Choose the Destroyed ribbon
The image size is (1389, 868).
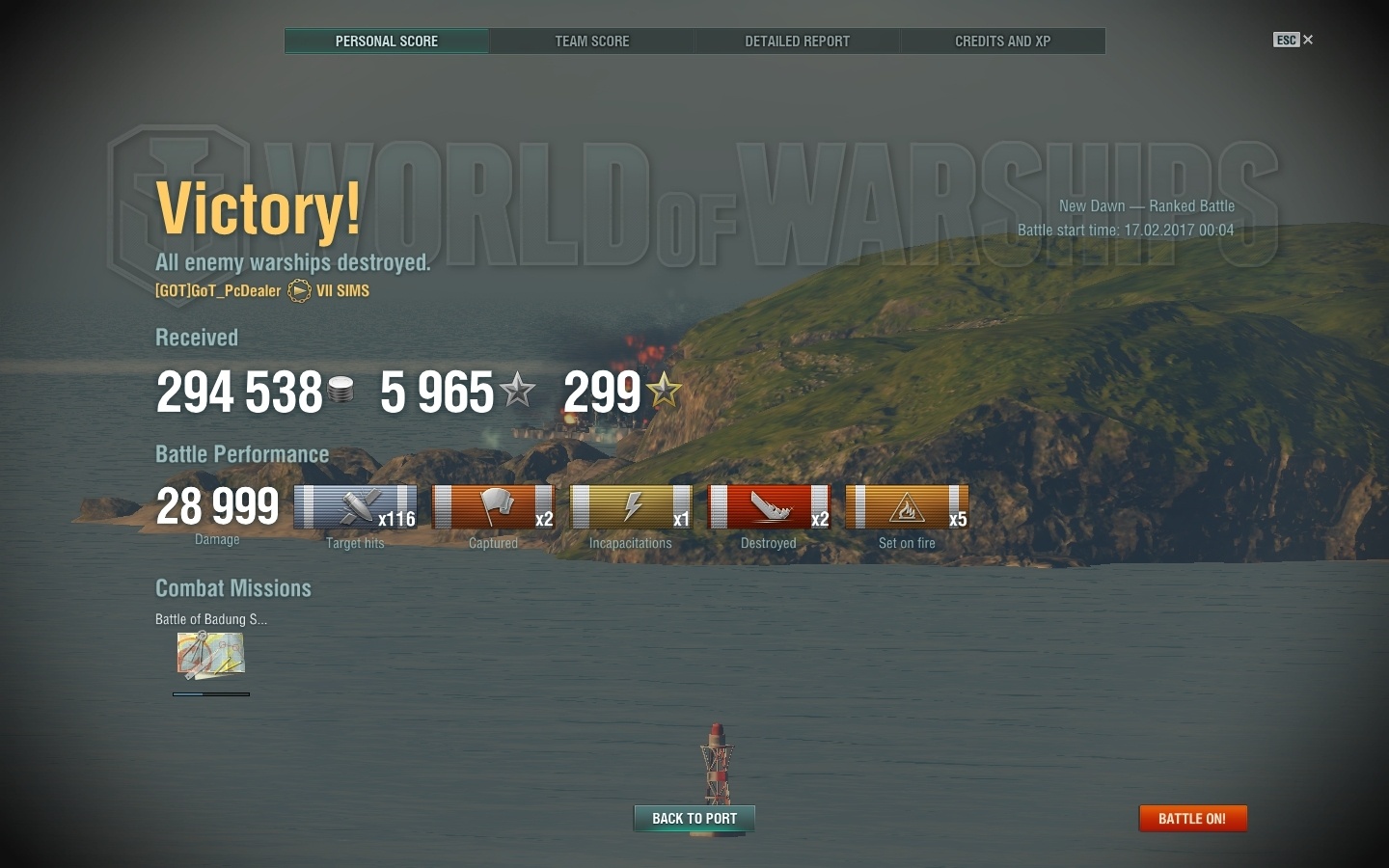(x=769, y=508)
